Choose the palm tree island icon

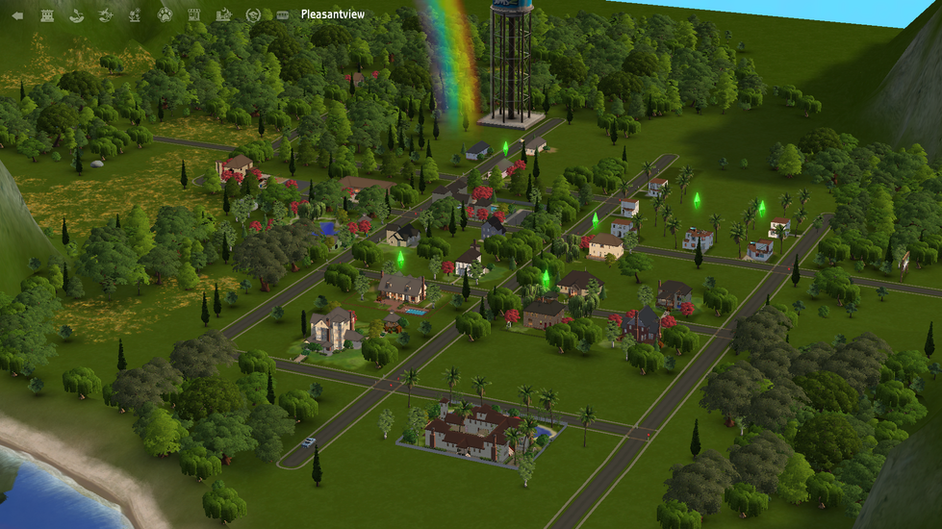pyautogui.click(x=106, y=15)
